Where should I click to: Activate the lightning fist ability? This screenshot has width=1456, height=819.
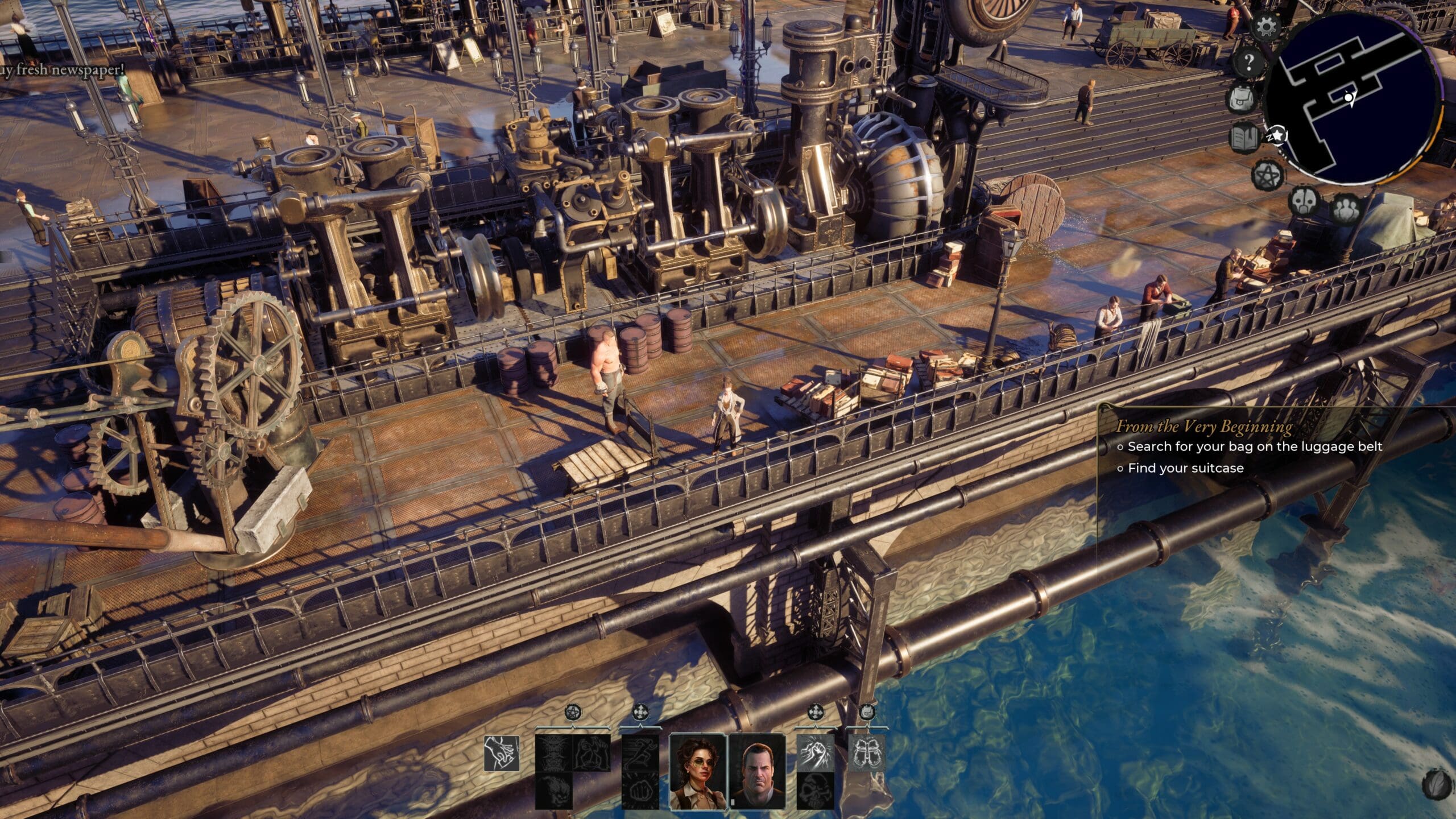815,753
